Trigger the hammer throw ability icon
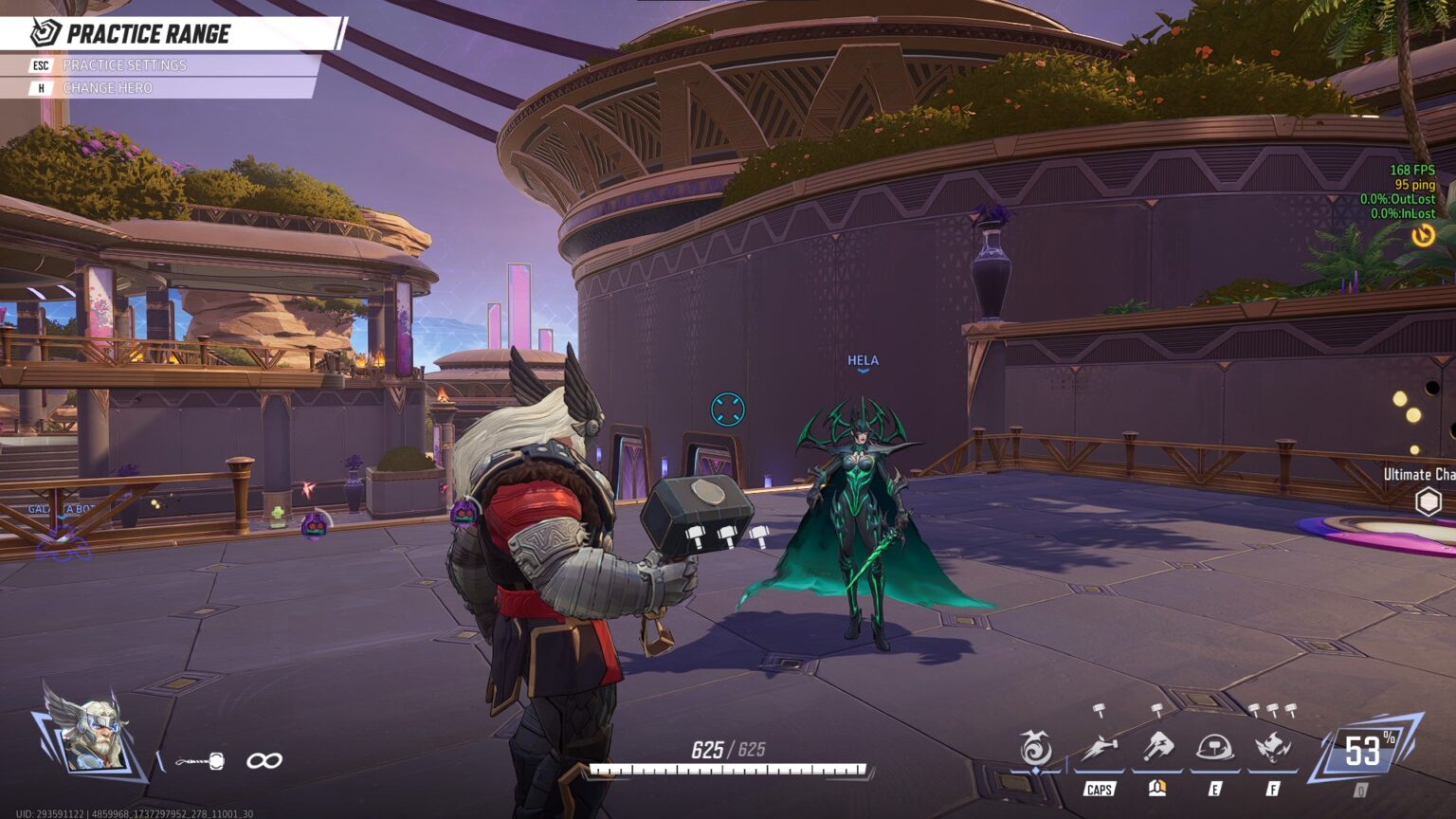Image resolution: width=1456 pixels, height=819 pixels. (x=1157, y=748)
